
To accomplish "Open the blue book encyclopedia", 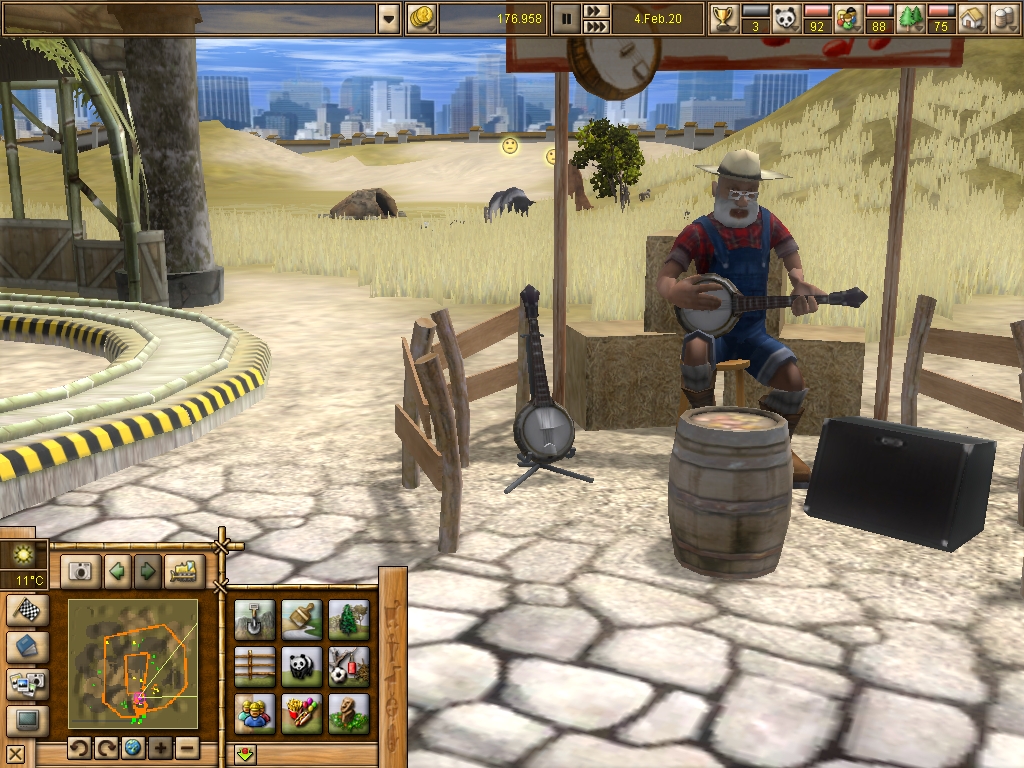I will coord(26,647).
